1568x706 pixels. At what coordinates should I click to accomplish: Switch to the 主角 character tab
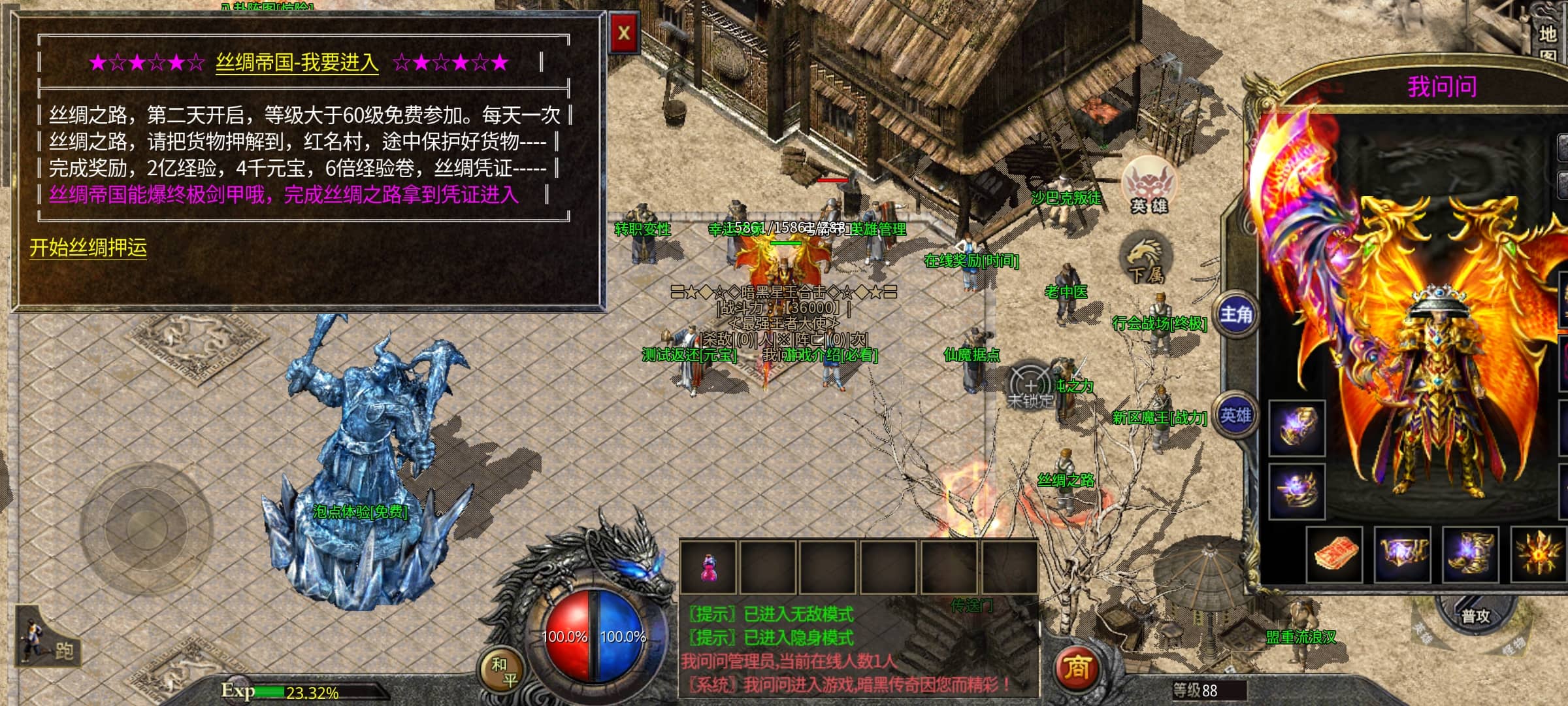[x=1235, y=314]
